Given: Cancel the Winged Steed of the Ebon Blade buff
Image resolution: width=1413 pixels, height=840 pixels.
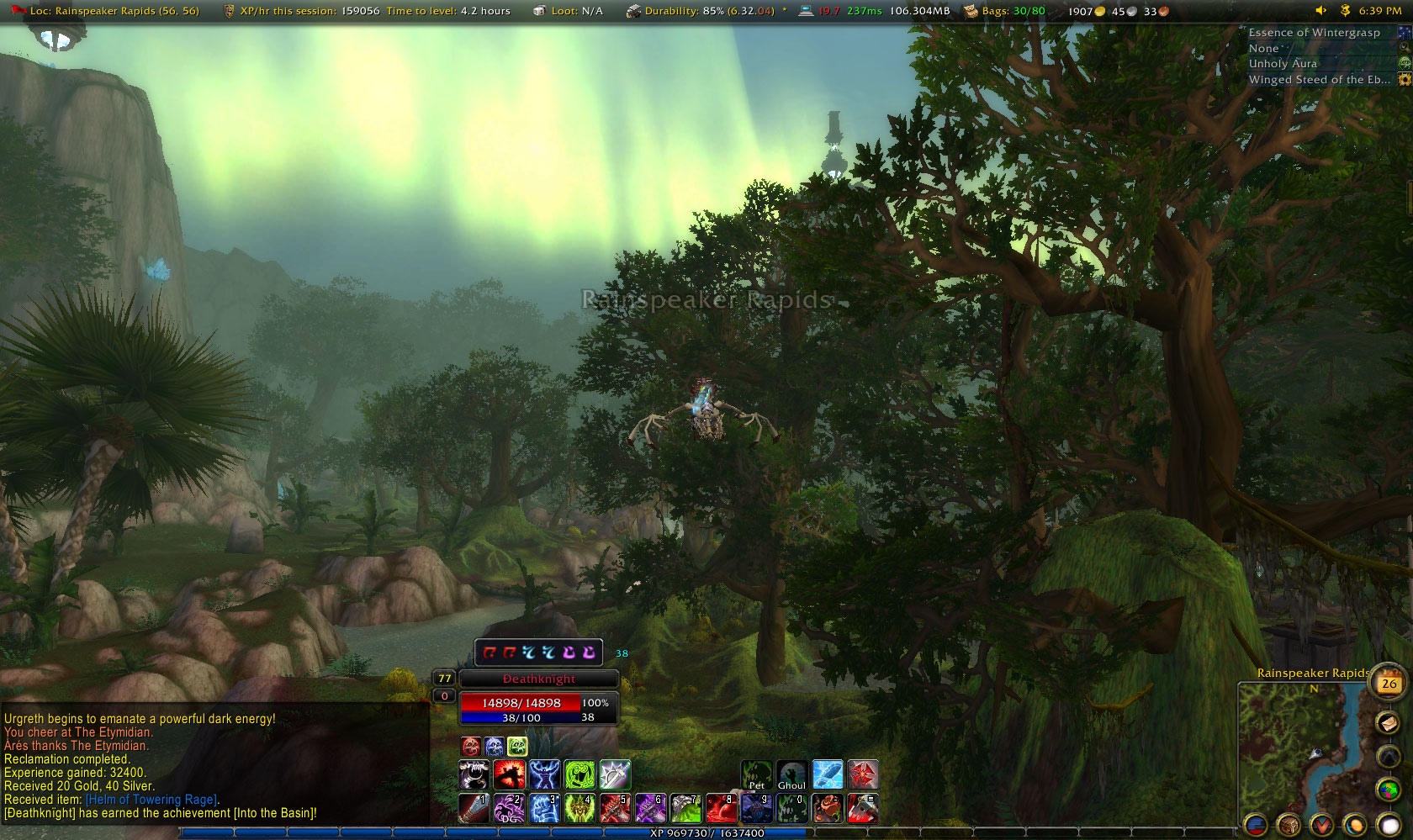Looking at the screenshot, I should coord(1405,79).
